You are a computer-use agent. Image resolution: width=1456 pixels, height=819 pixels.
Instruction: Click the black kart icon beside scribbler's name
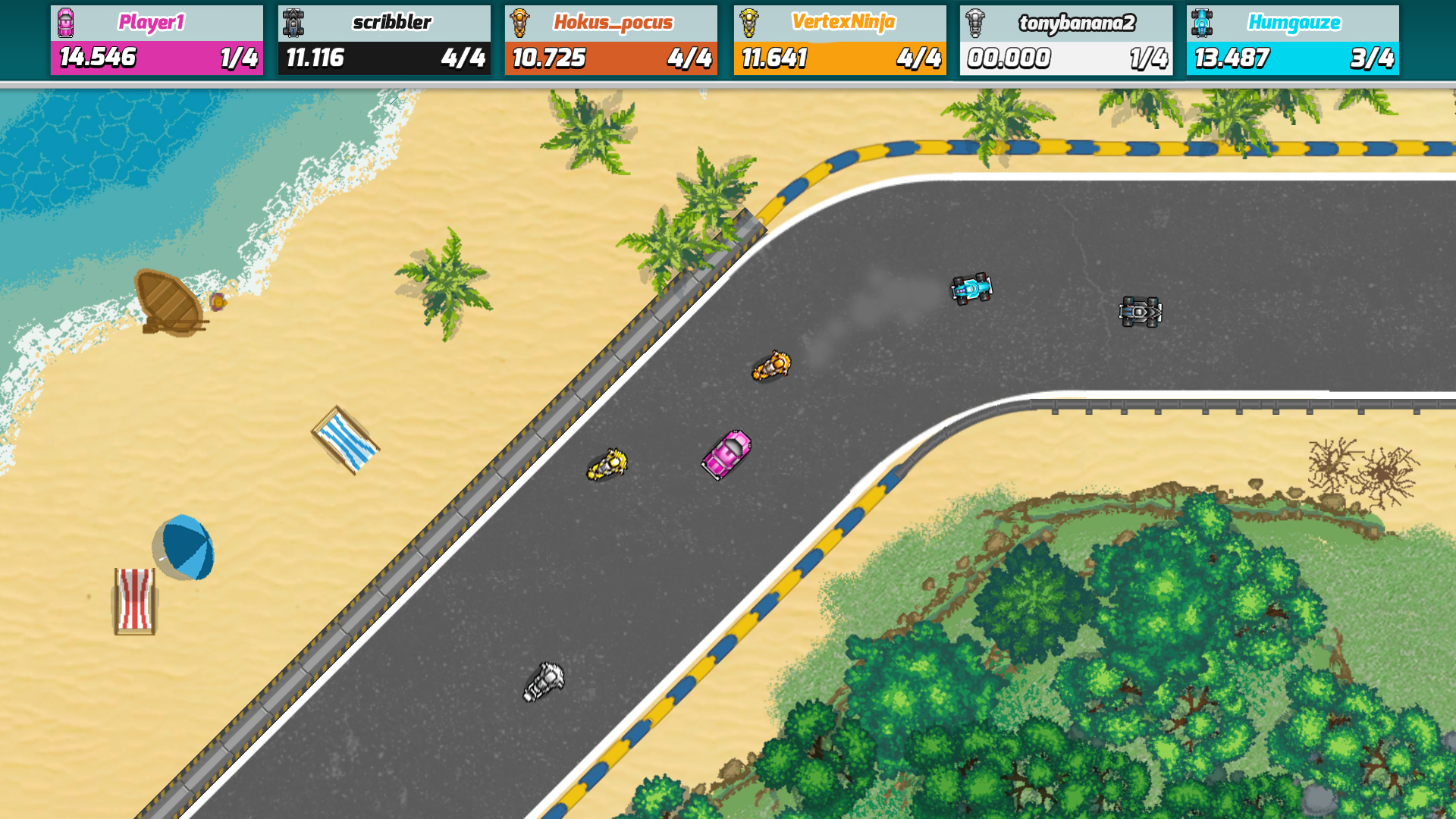pos(293,22)
